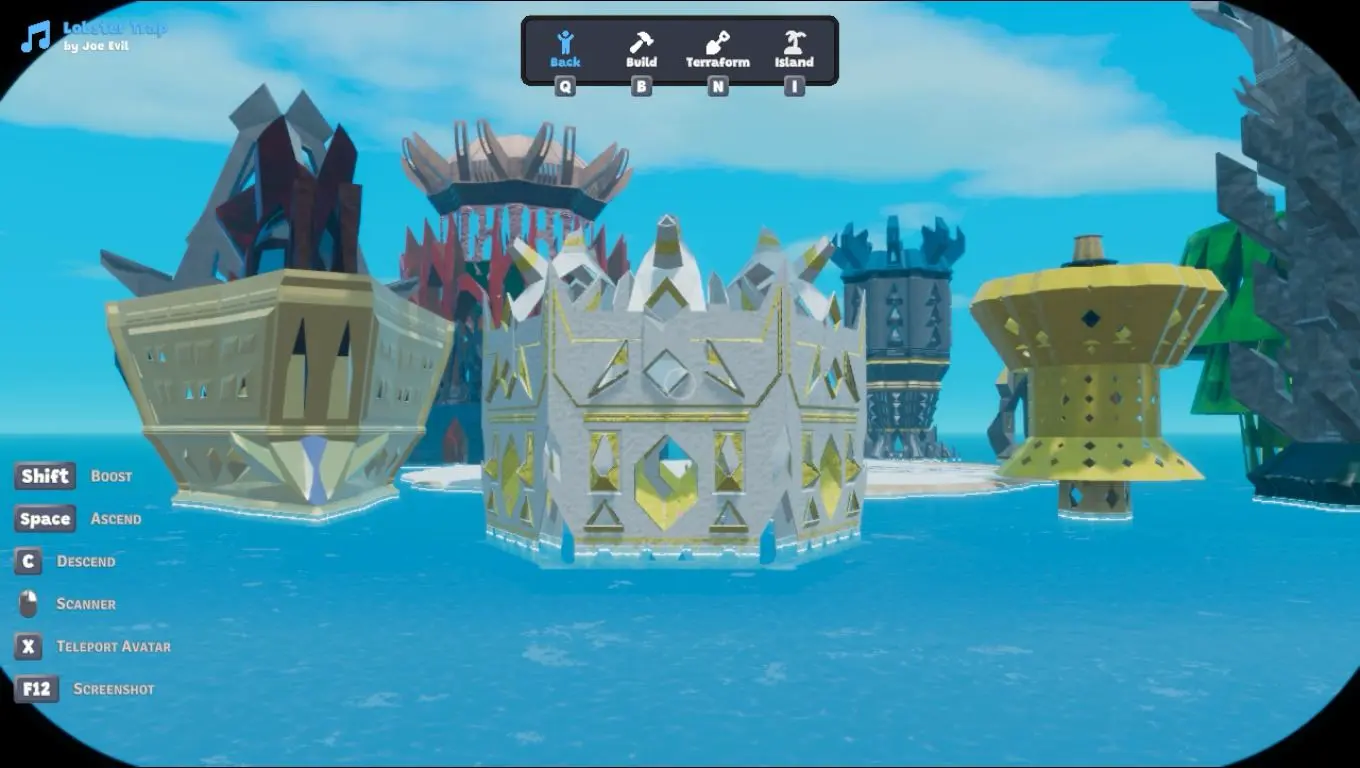Select the Back option in the top toolbar

pyautogui.click(x=565, y=49)
